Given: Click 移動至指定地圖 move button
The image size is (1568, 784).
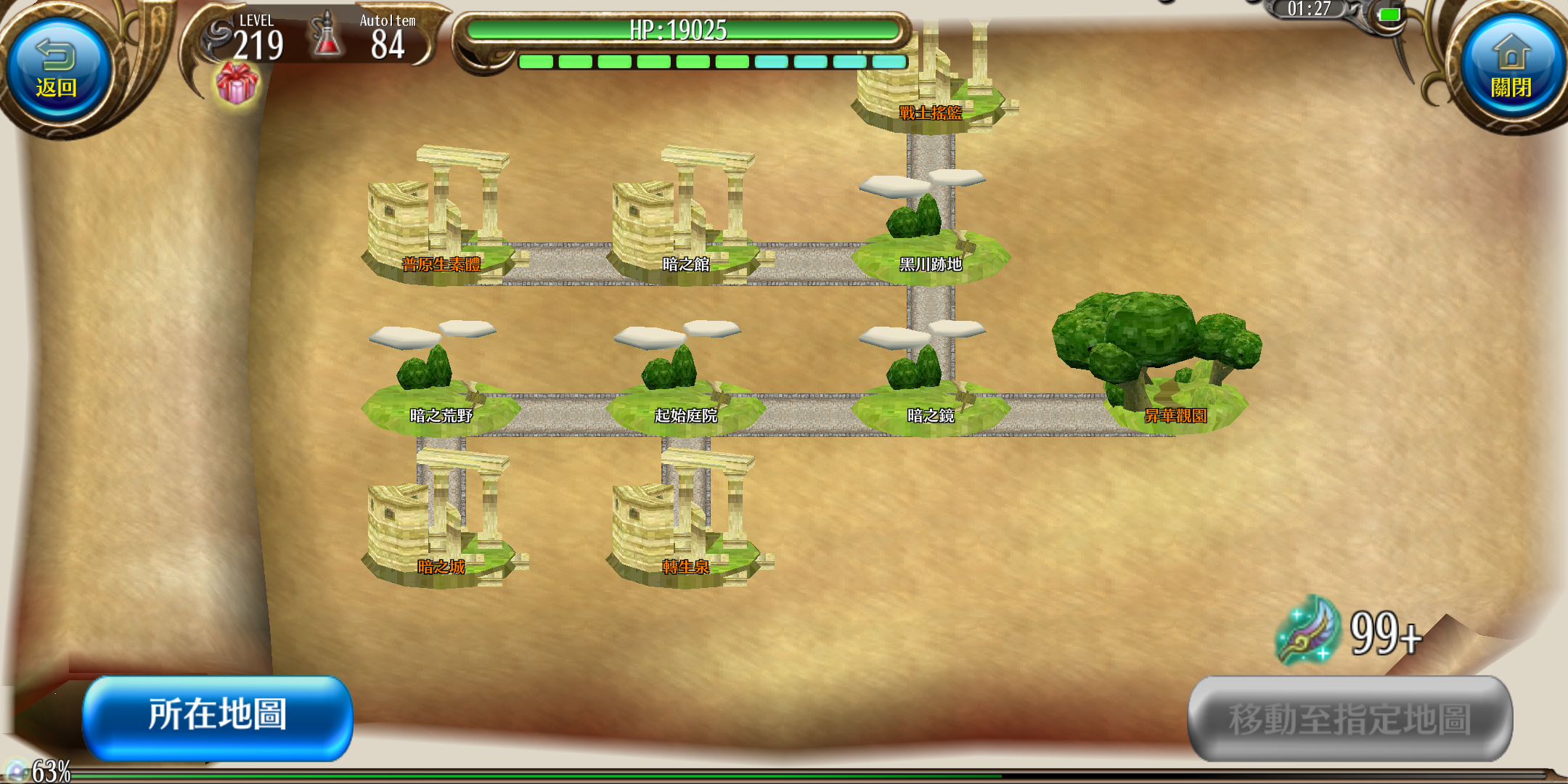Looking at the screenshot, I should tap(1349, 718).
